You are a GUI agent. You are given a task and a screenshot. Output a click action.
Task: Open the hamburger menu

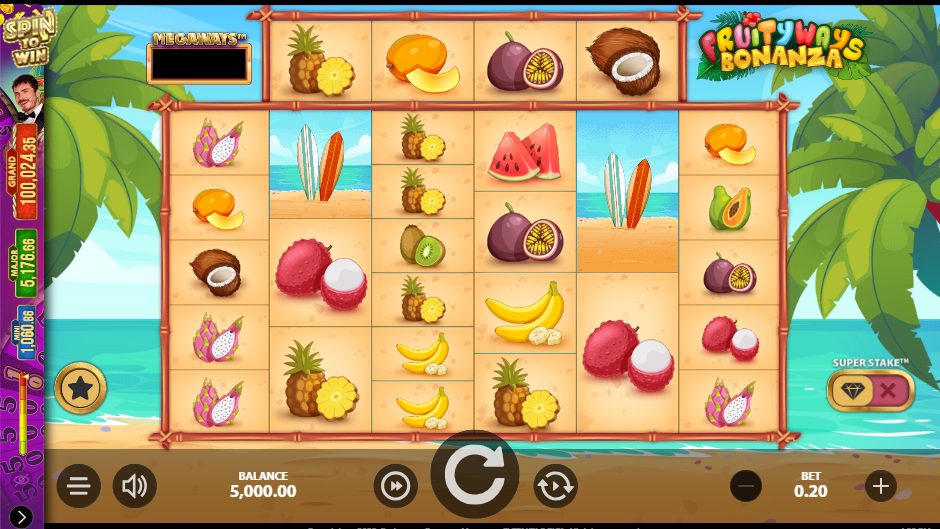point(79,487)
